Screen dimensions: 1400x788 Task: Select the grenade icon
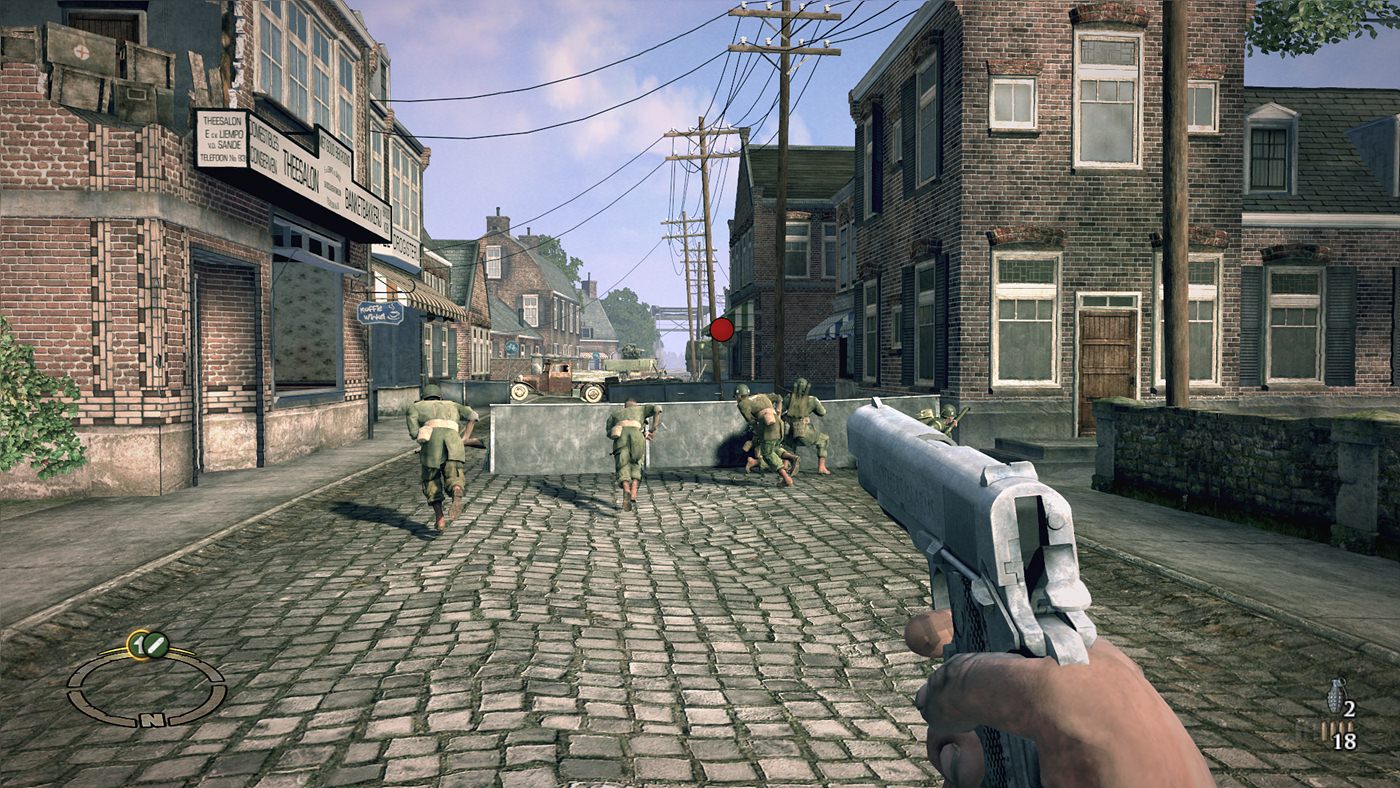pyautogui.click(x=1335, y=696)
